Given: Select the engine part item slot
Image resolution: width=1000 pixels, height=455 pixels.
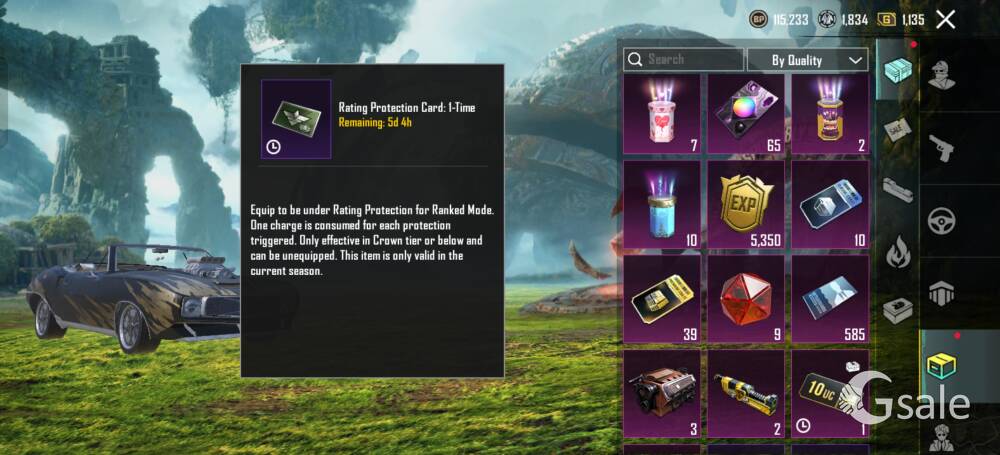Looking at the screenshot, I should (662, 392).
